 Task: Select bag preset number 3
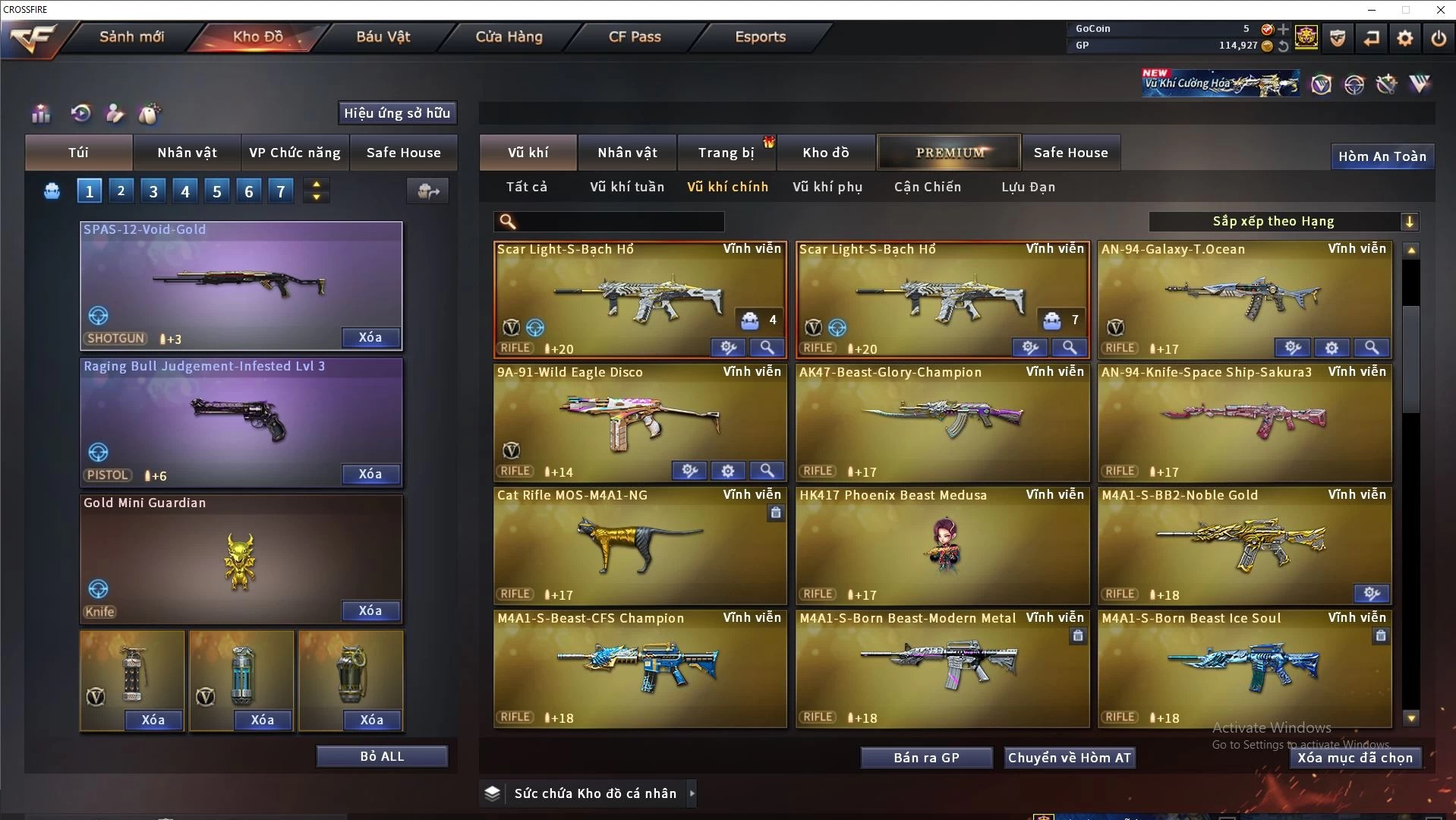[x=153, y=191]
